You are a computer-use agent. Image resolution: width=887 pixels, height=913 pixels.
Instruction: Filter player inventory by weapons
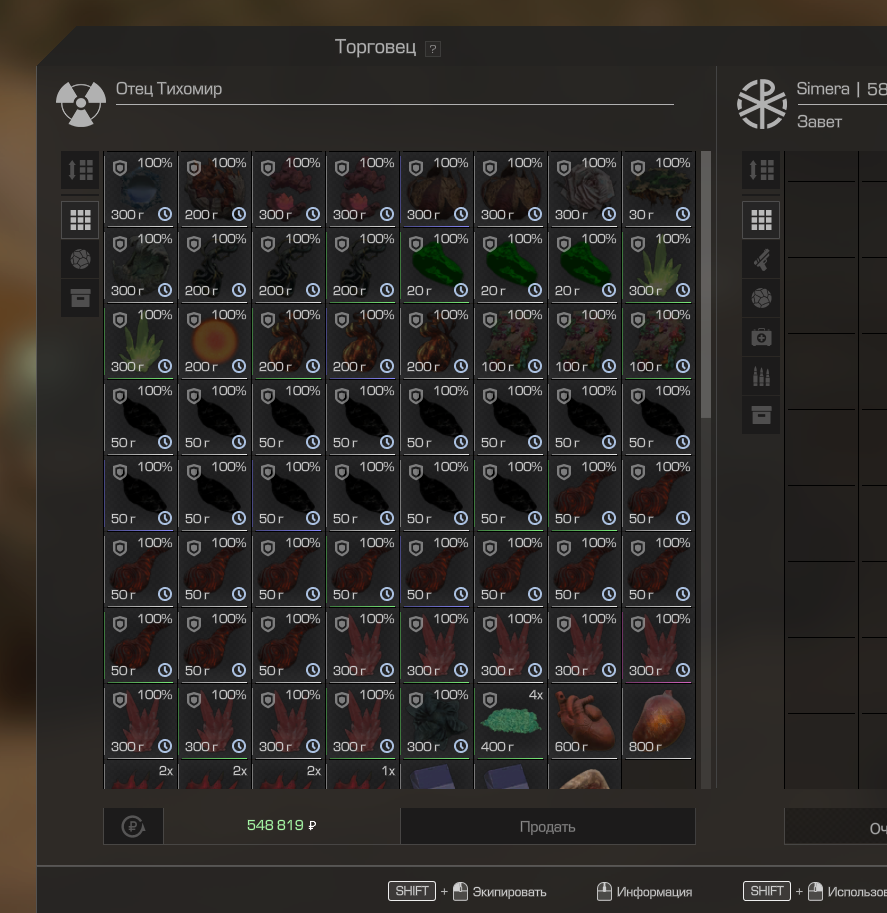[761, 259]
